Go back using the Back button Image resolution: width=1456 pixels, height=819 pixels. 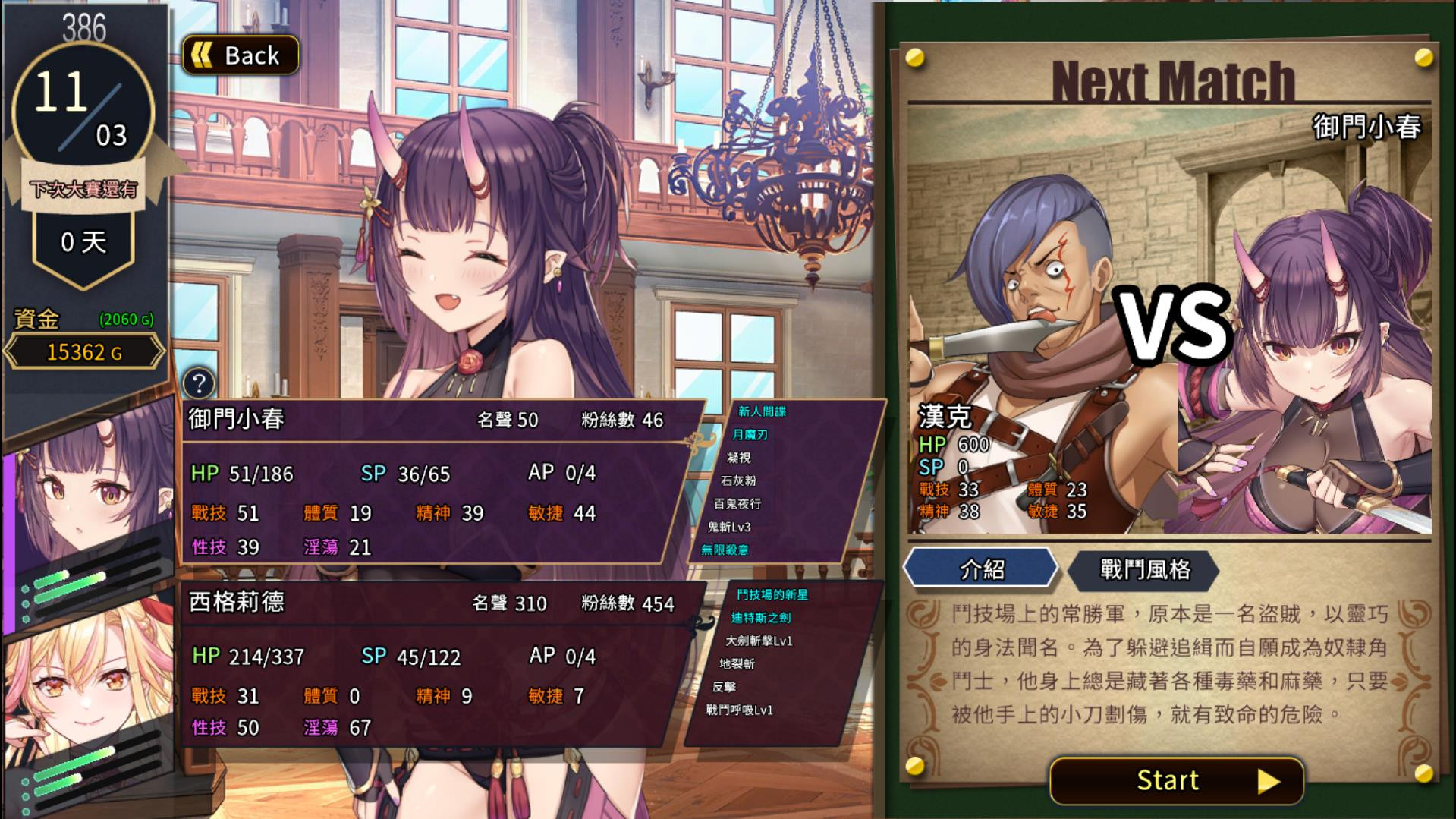(241, 55)
